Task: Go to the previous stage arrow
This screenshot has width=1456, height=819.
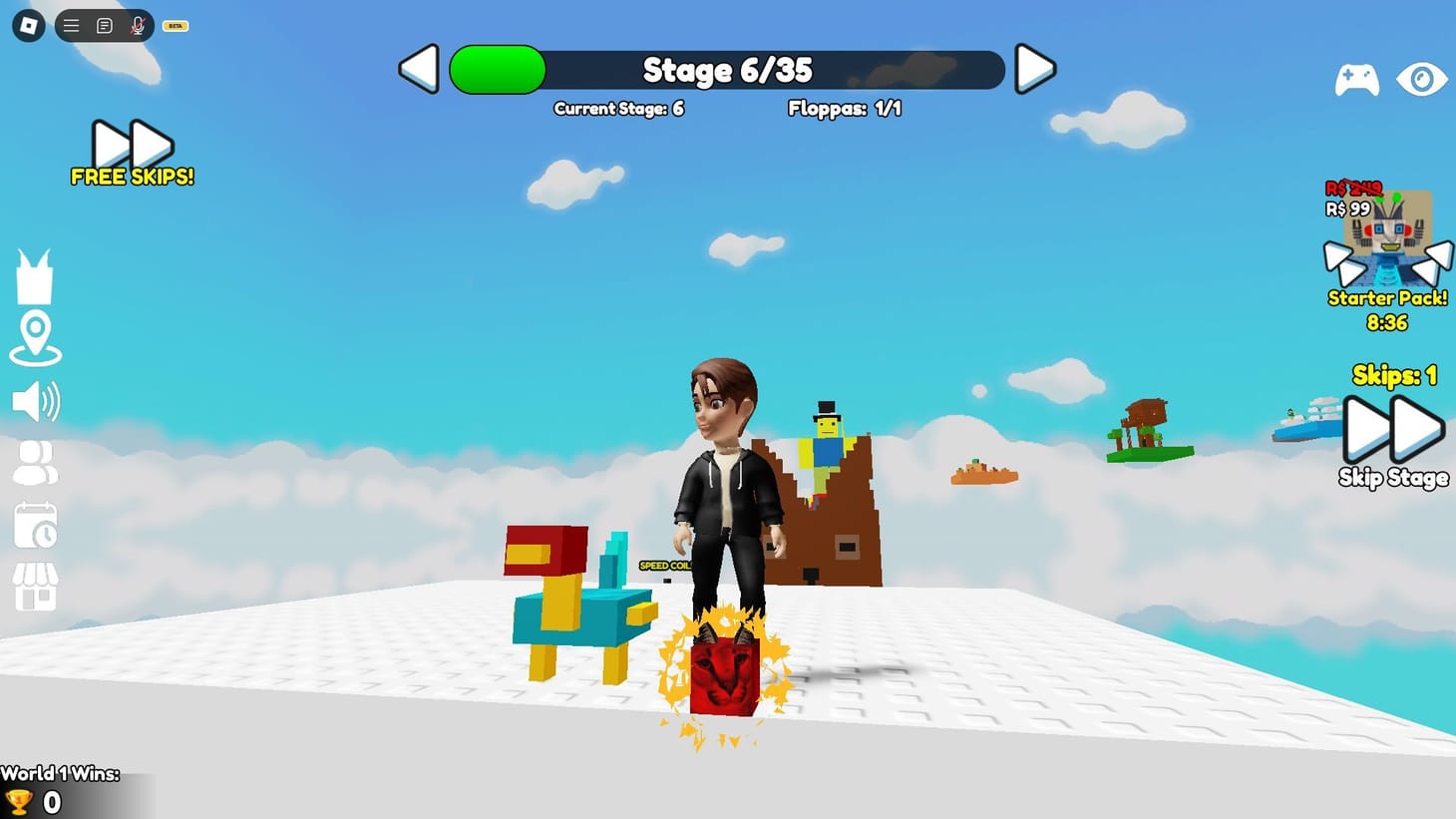Action: coord(418,69)
